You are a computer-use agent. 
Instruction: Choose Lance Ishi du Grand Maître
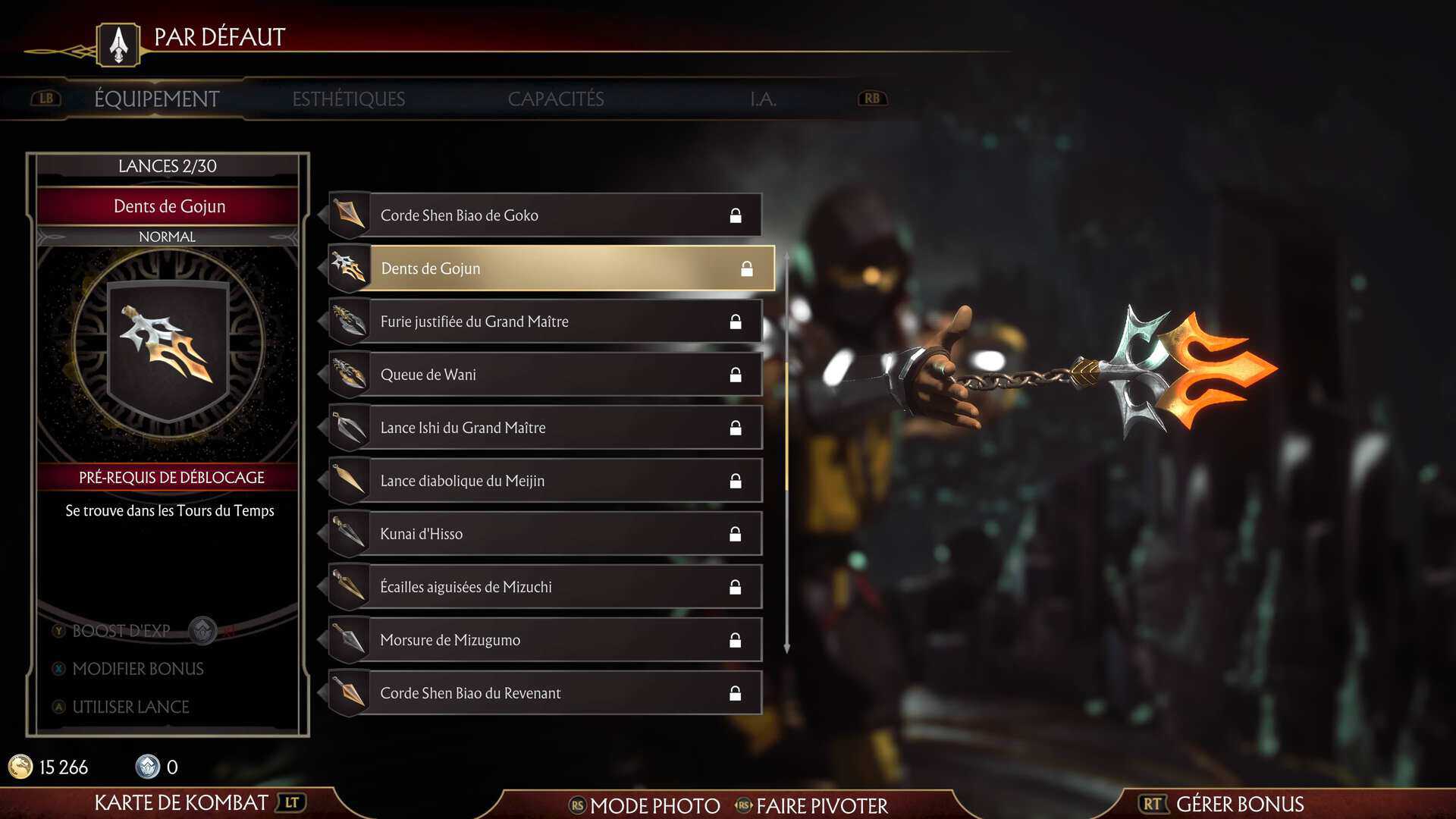544,428
